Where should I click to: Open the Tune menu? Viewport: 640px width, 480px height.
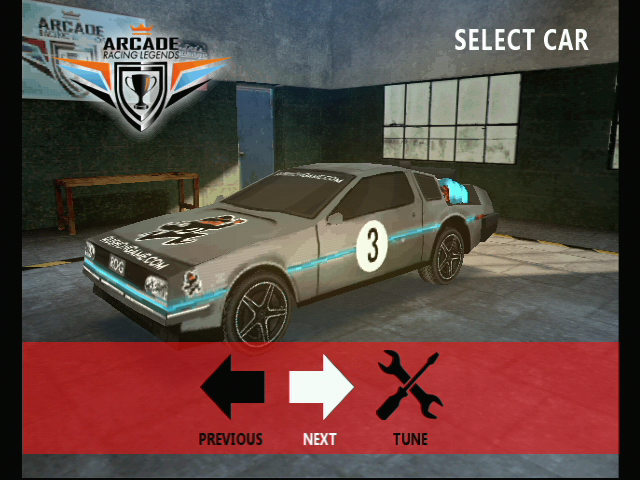tap(410, 387)
